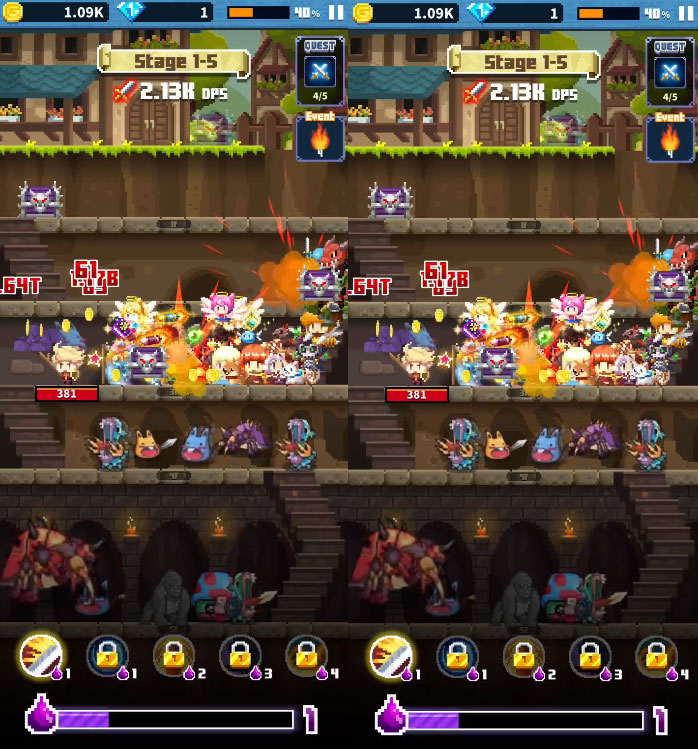Open the Event flame icon in the left screen

click(320, 139)
